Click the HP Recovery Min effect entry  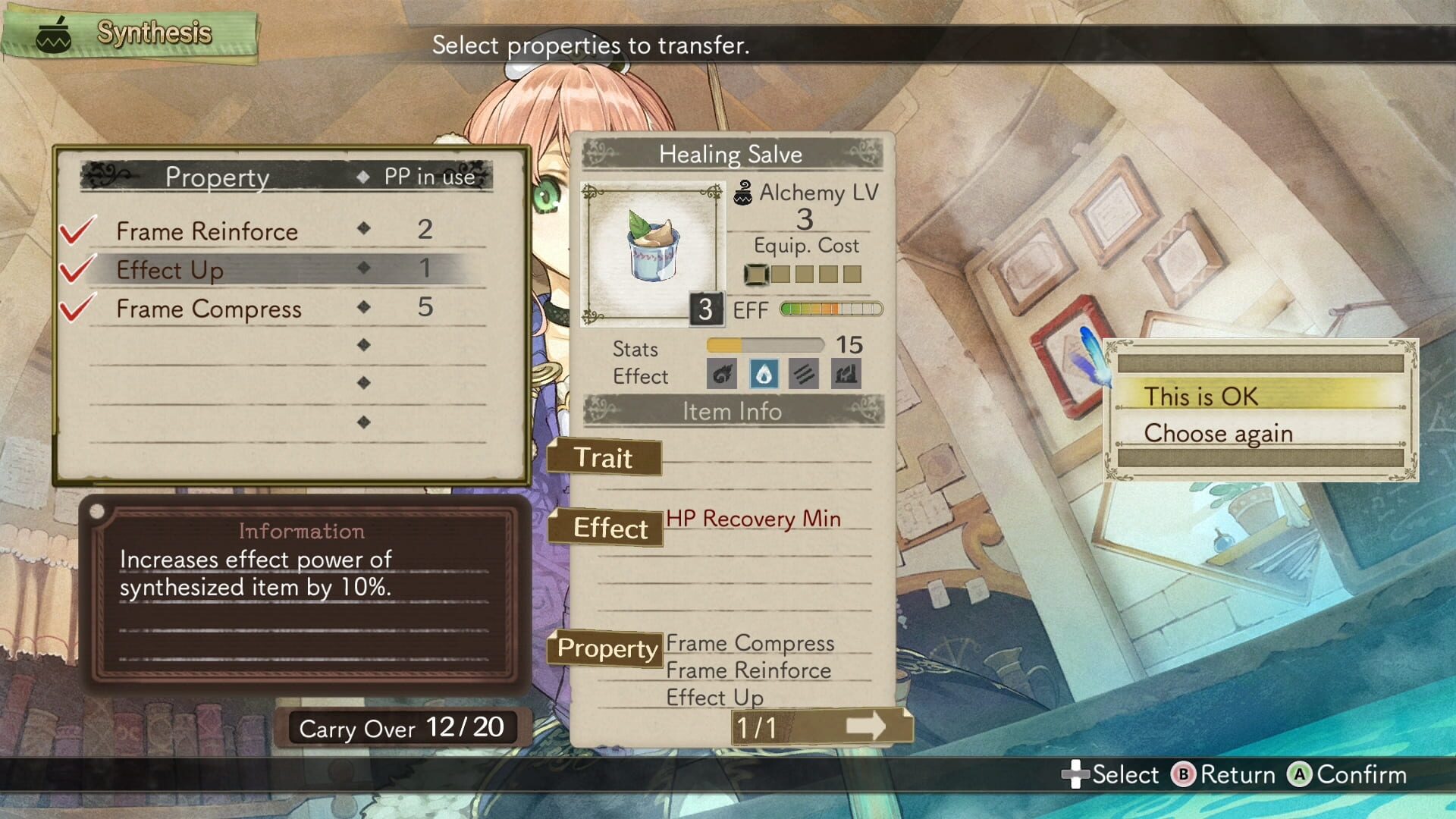pos(752,519)
